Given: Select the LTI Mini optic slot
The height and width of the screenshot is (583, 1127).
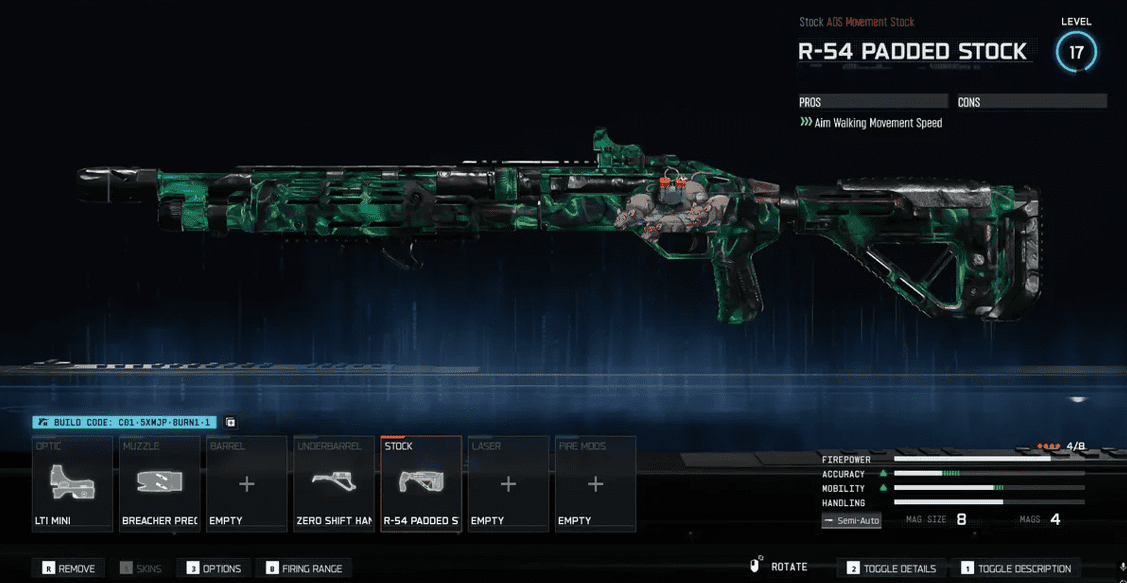Looking at the screenshot, I should click(x=72, y=484).
